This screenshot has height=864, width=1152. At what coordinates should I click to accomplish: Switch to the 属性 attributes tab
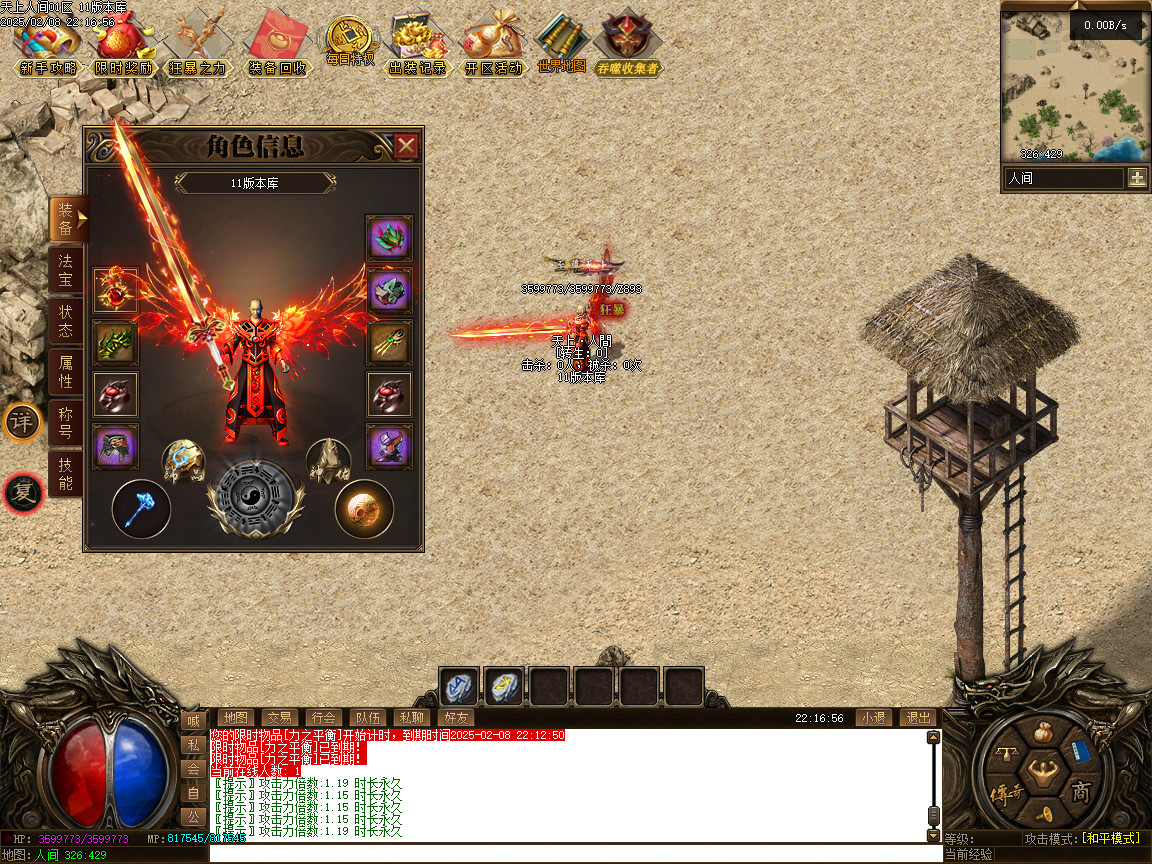[x=66, y=372]
